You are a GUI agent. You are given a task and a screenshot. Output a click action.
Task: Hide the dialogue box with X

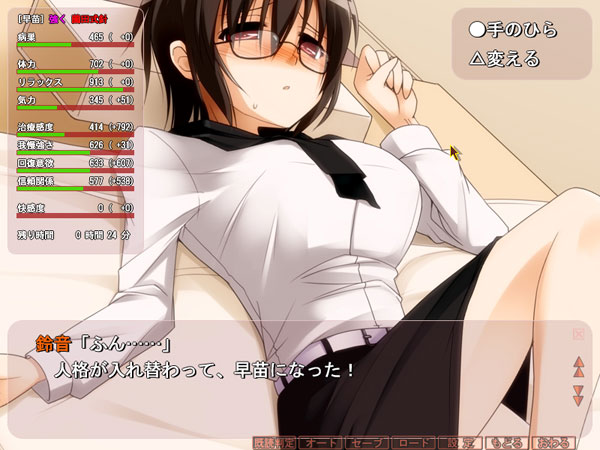[x=578, y=334]
